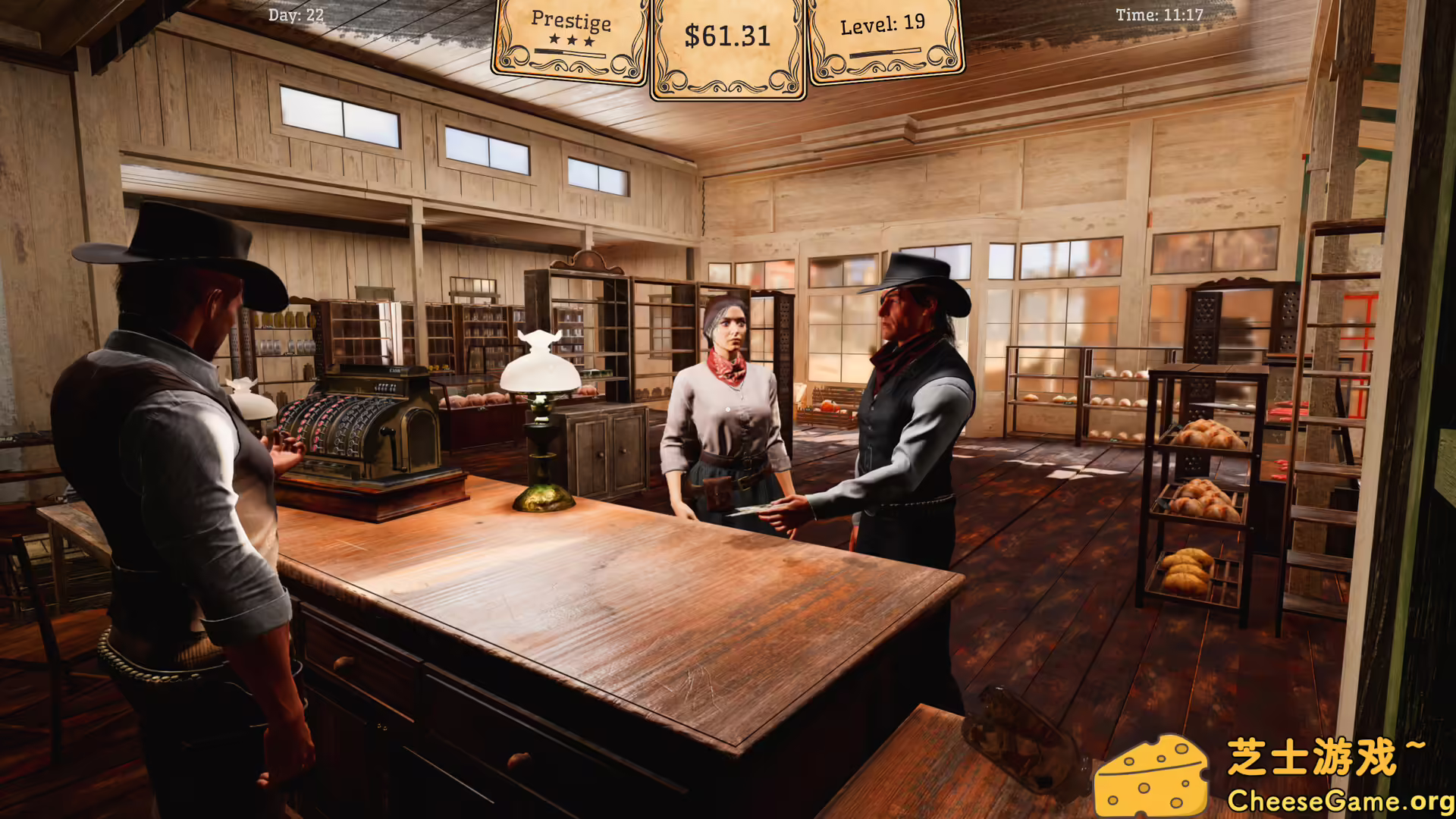Toggle the Day 22 counter display
Image resolution: width=1456 pixels, height=819 pixels.
click(x=295, y=14)
